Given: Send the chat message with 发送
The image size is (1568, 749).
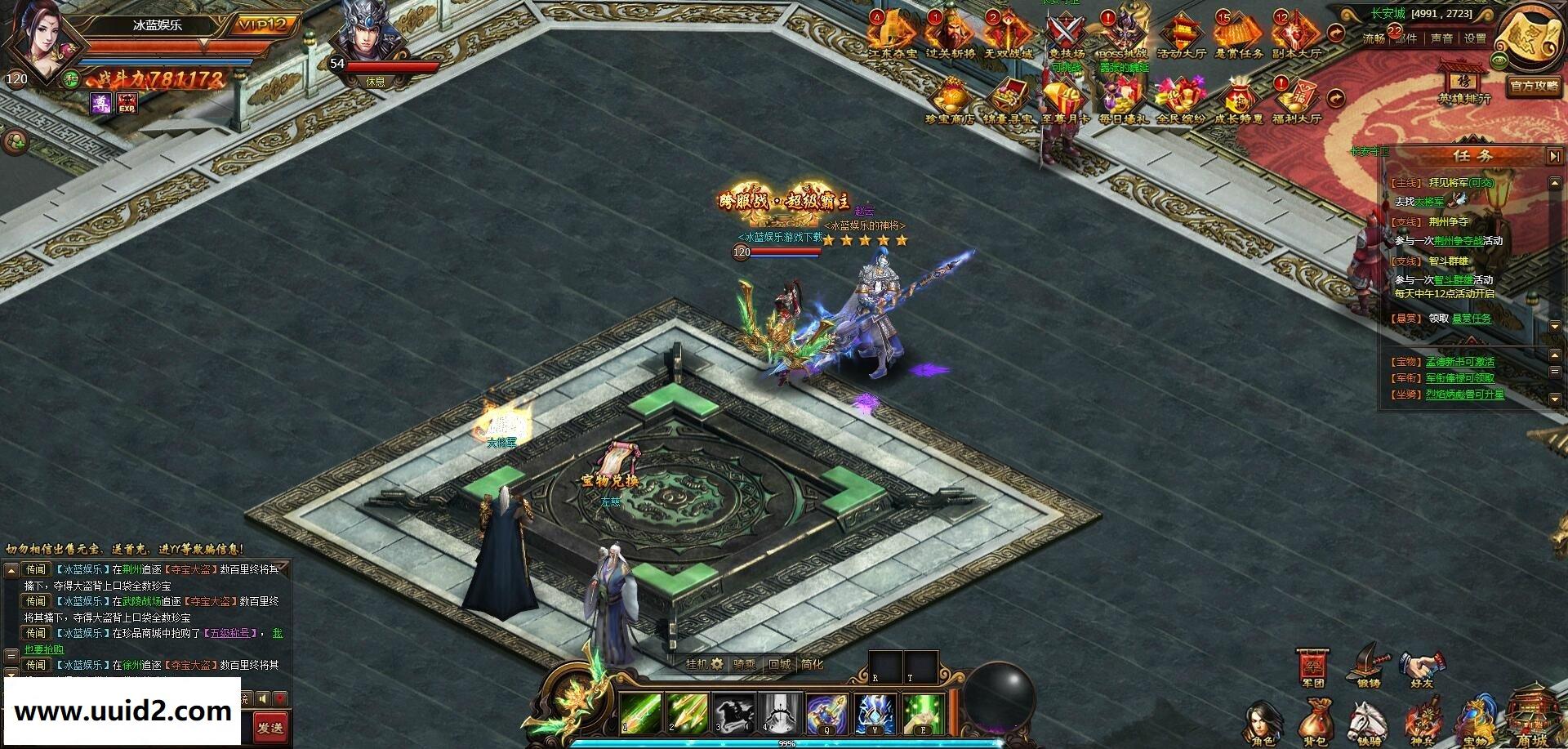Looking at the screenshot, I should pos(269,727).
